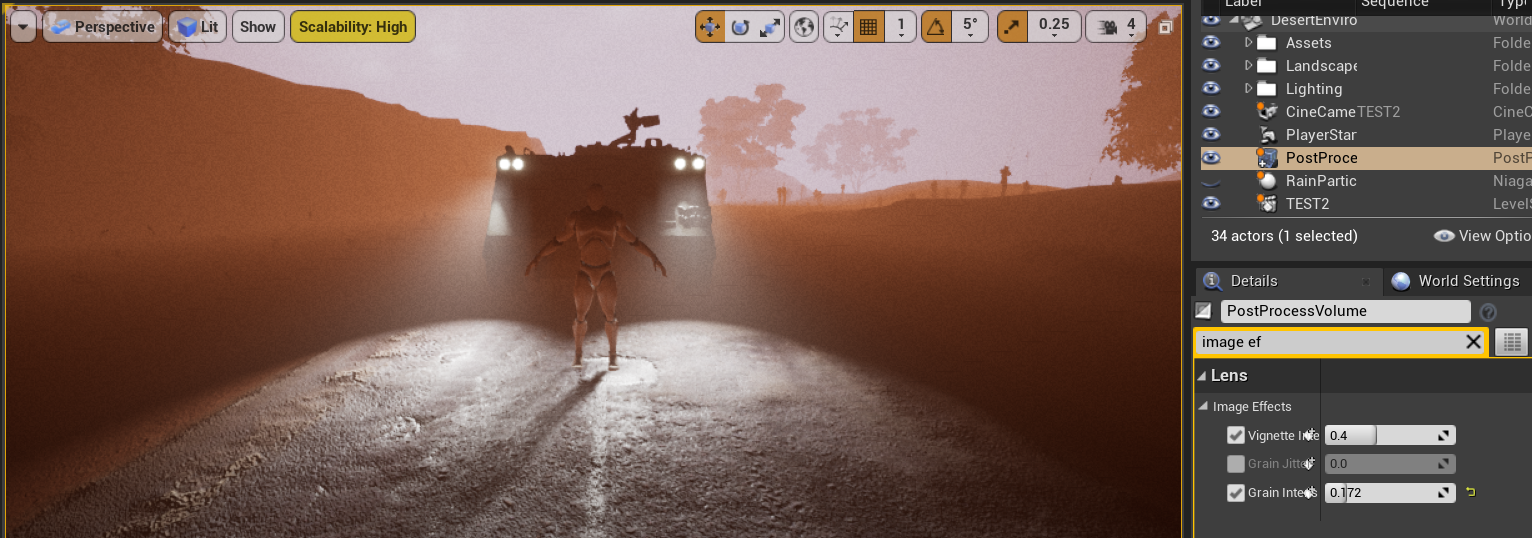The height and width of the screenshot is (538, 1532).
Task: Click the Show viewport flags button
Action: click(257, 27)
